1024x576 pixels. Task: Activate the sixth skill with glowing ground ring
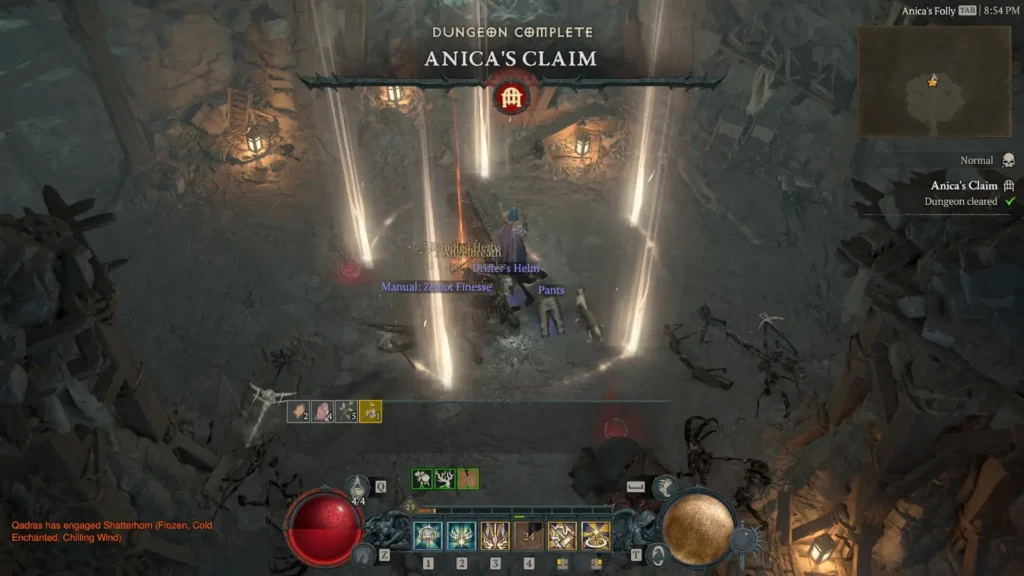click(597, 536)
